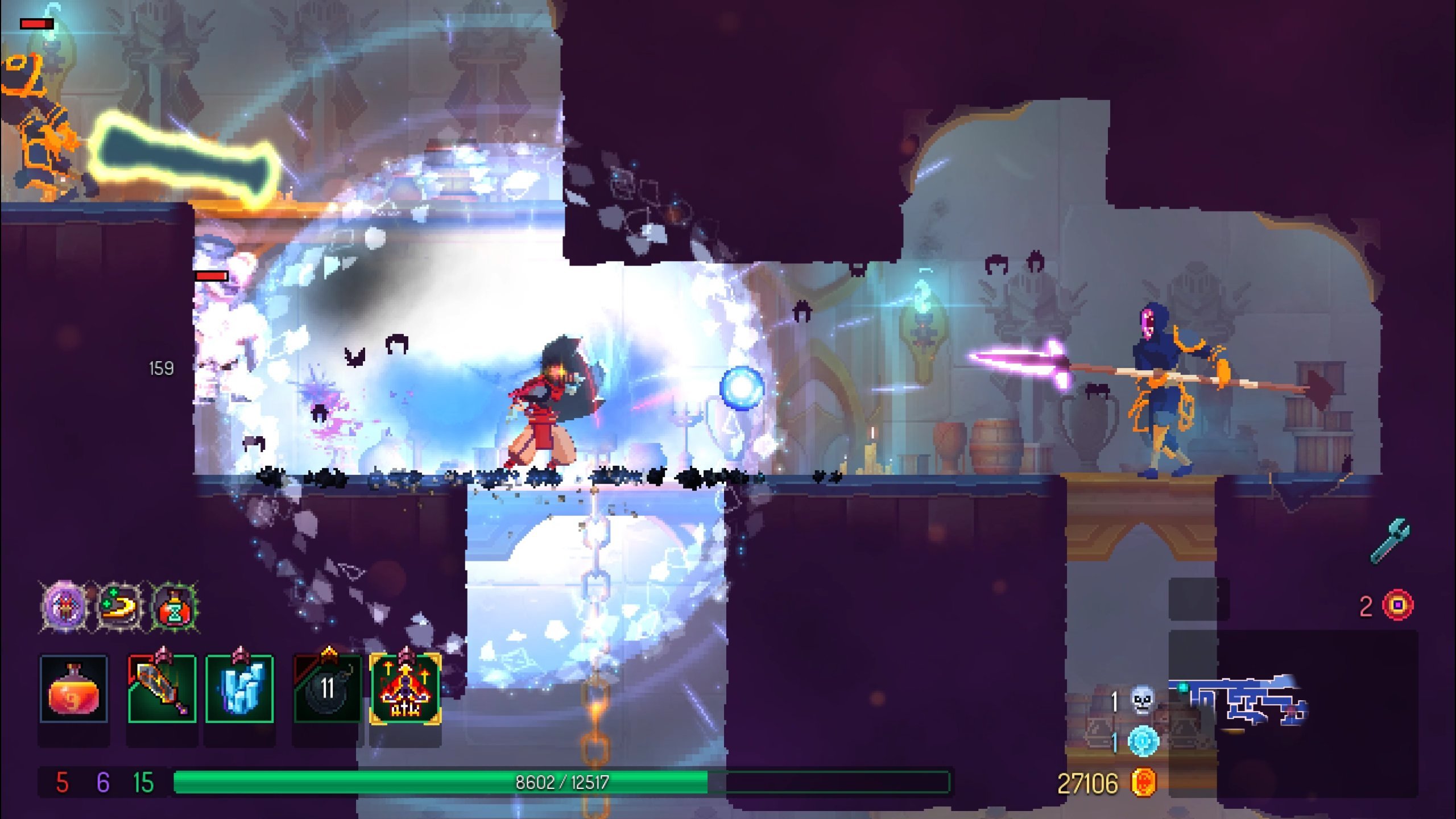Click the red target-ring counter icon
1456x819 pixels.
1399,605
